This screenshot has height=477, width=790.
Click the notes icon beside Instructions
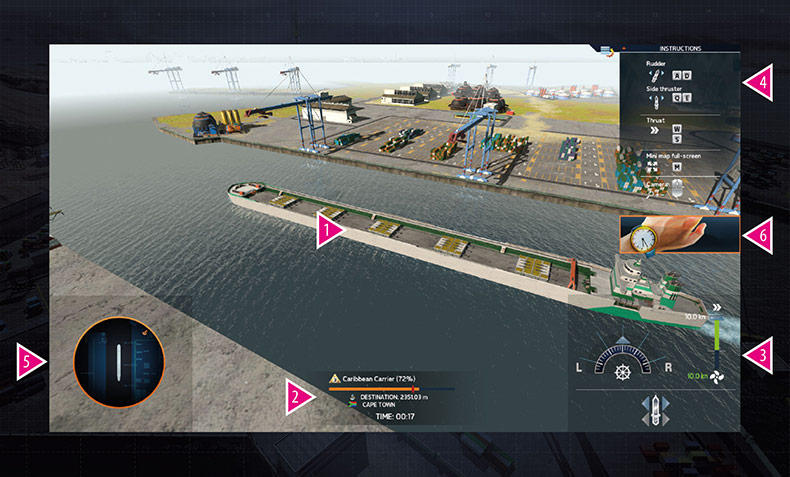coord(607,49)
